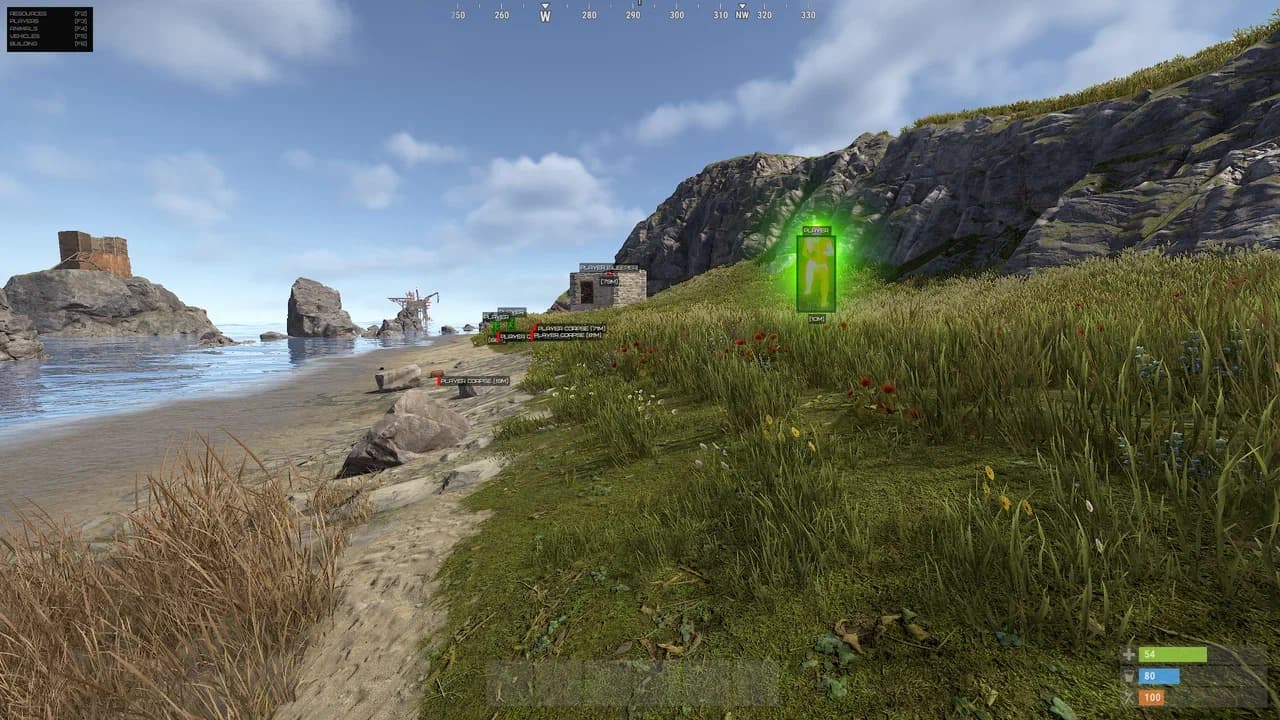
Task: Toggle ANIMALS ESP in the overlay panel
Action: (x=26, y=28)
